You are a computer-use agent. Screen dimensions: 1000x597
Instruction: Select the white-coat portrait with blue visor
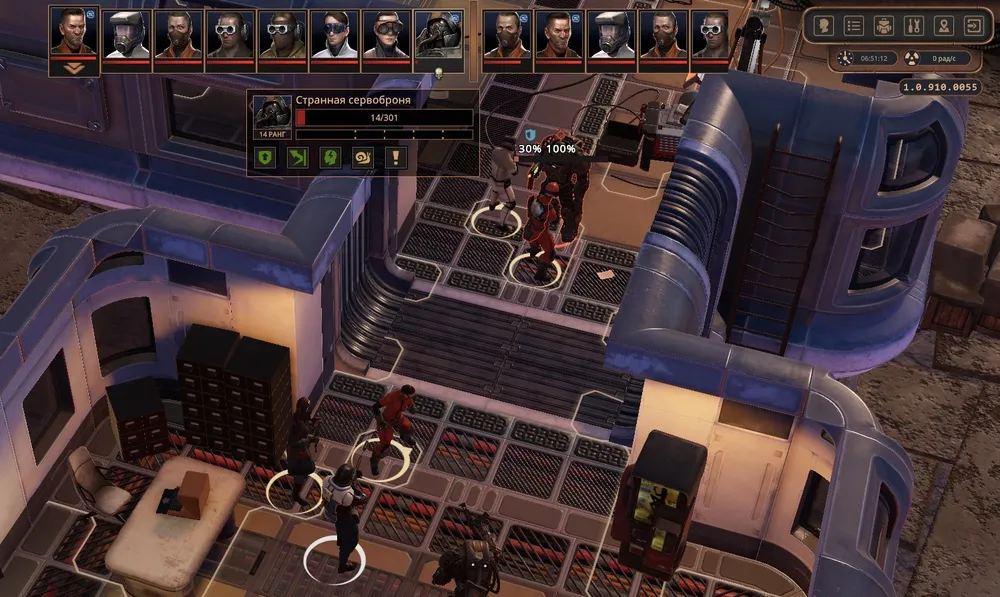[x=335, y=35]
